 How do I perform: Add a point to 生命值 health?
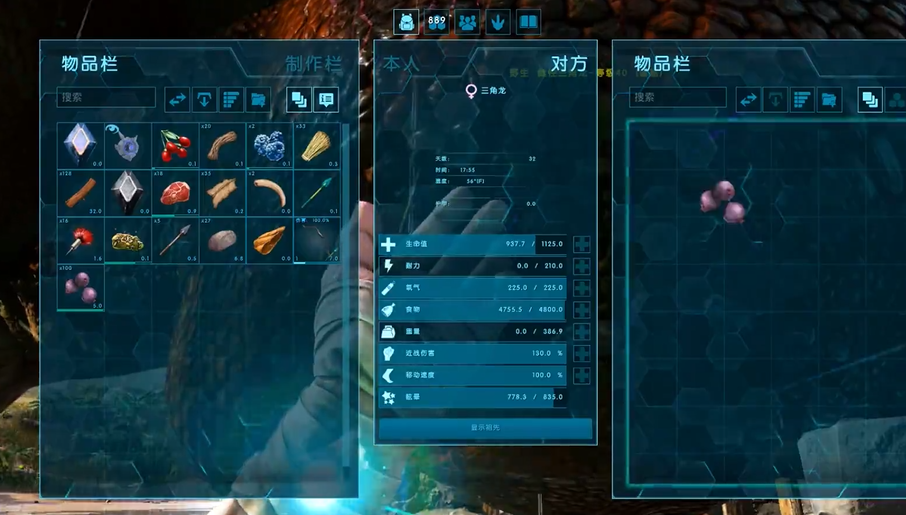point(582,244)
